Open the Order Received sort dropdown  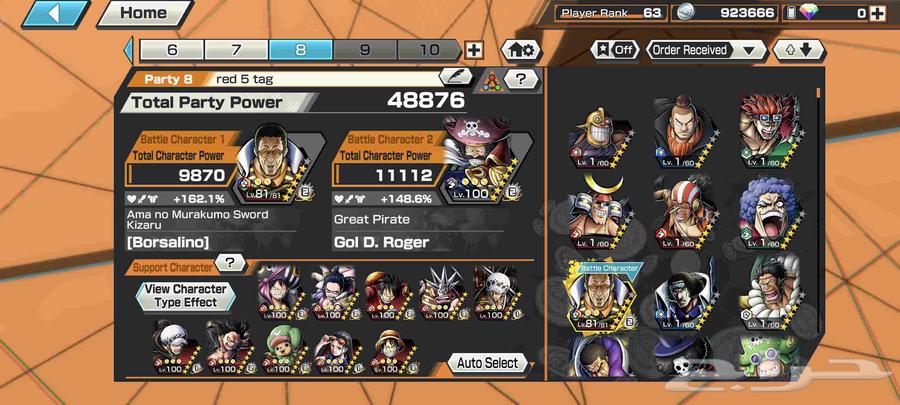click(704, 49)
